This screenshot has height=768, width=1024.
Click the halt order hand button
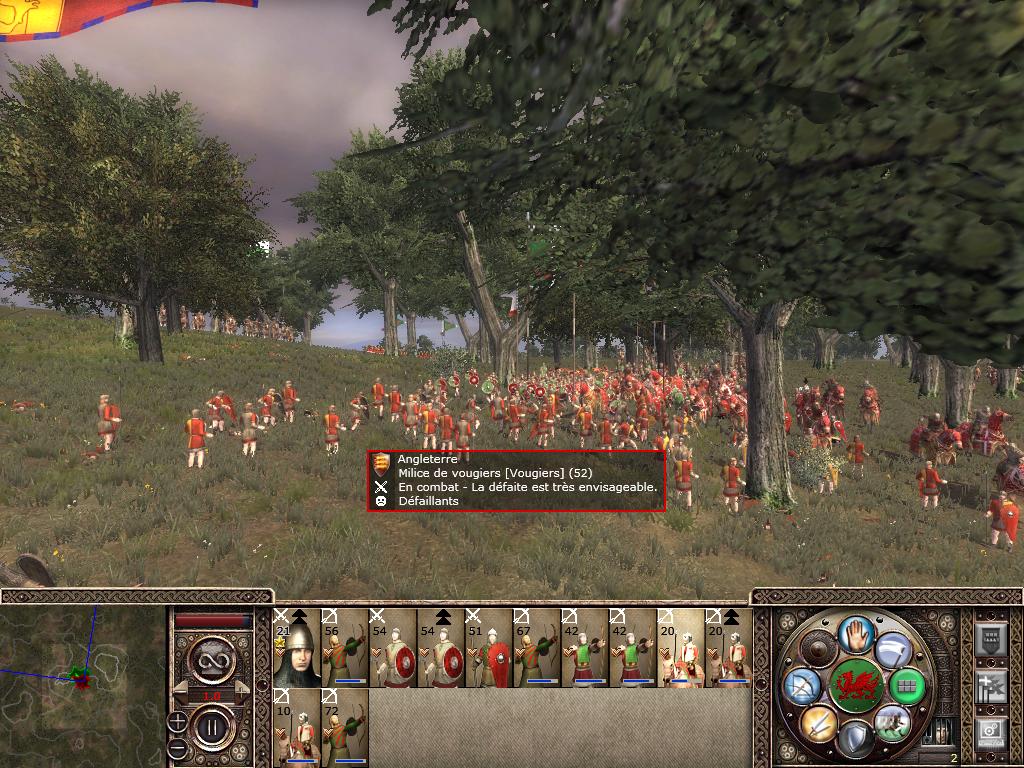coord(855,634)
